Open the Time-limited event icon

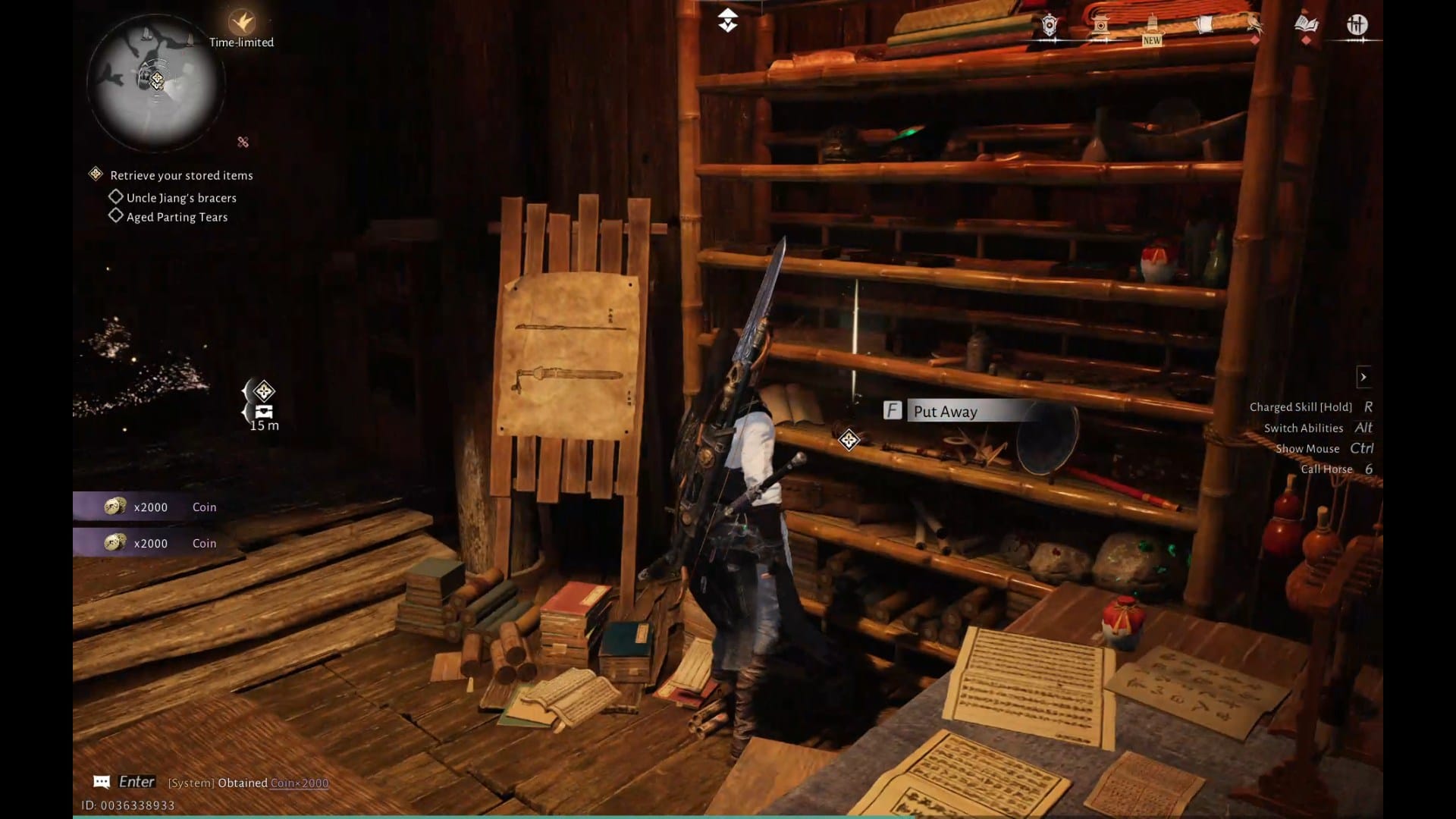click(x=242, y=23)
